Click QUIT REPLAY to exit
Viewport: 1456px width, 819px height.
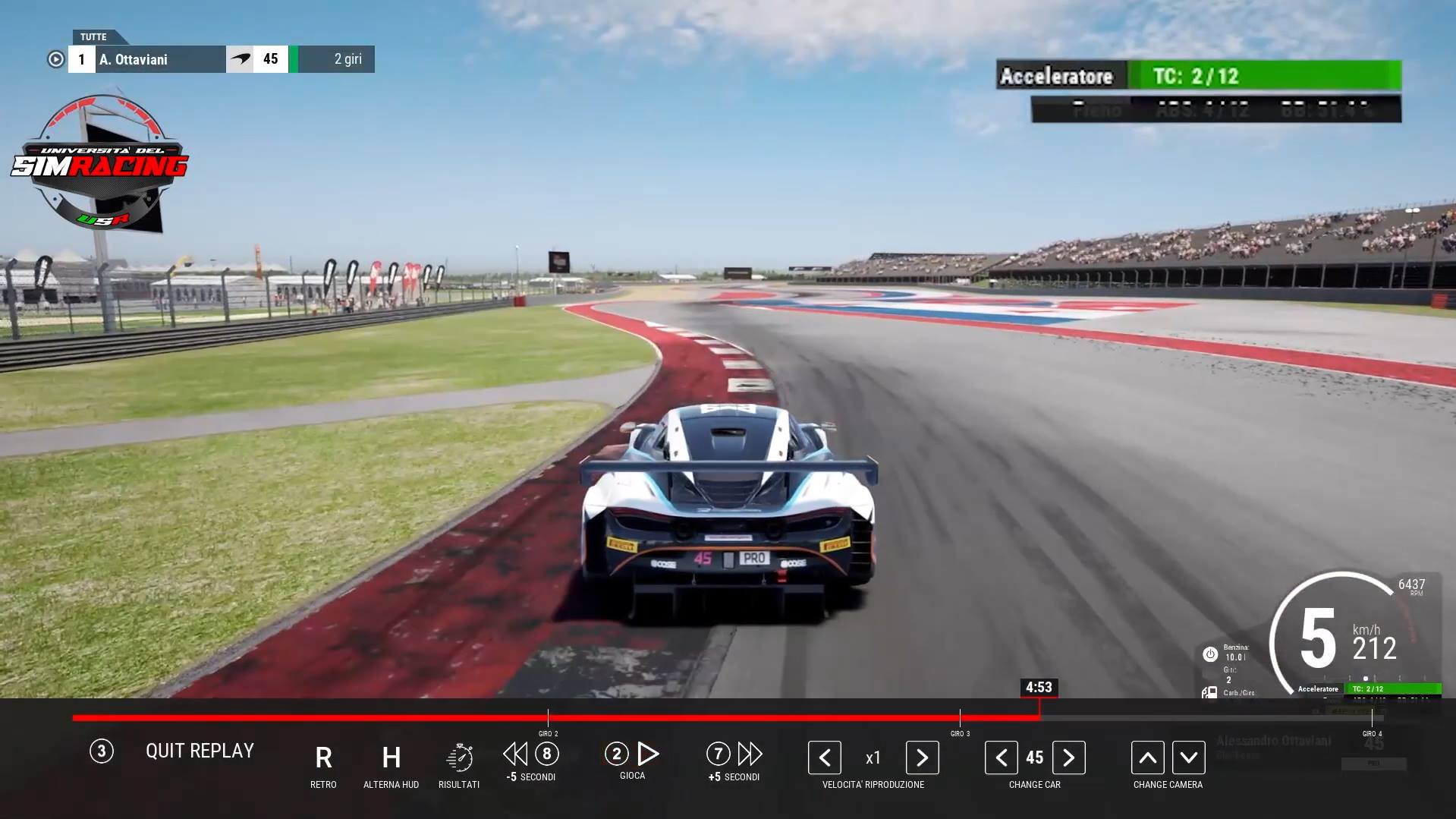(200, 751)
